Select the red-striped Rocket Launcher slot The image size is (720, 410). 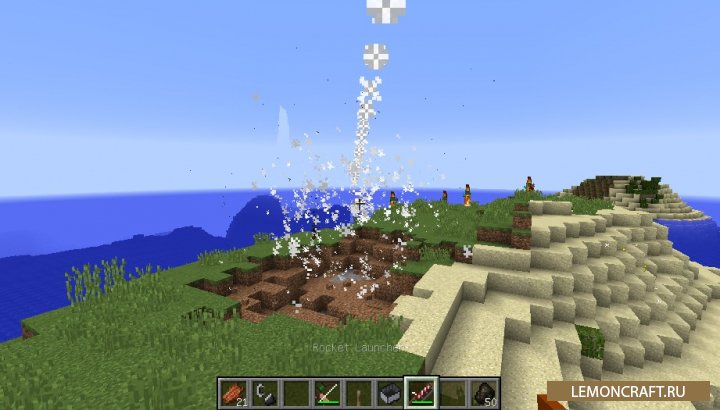pos(417,392)
